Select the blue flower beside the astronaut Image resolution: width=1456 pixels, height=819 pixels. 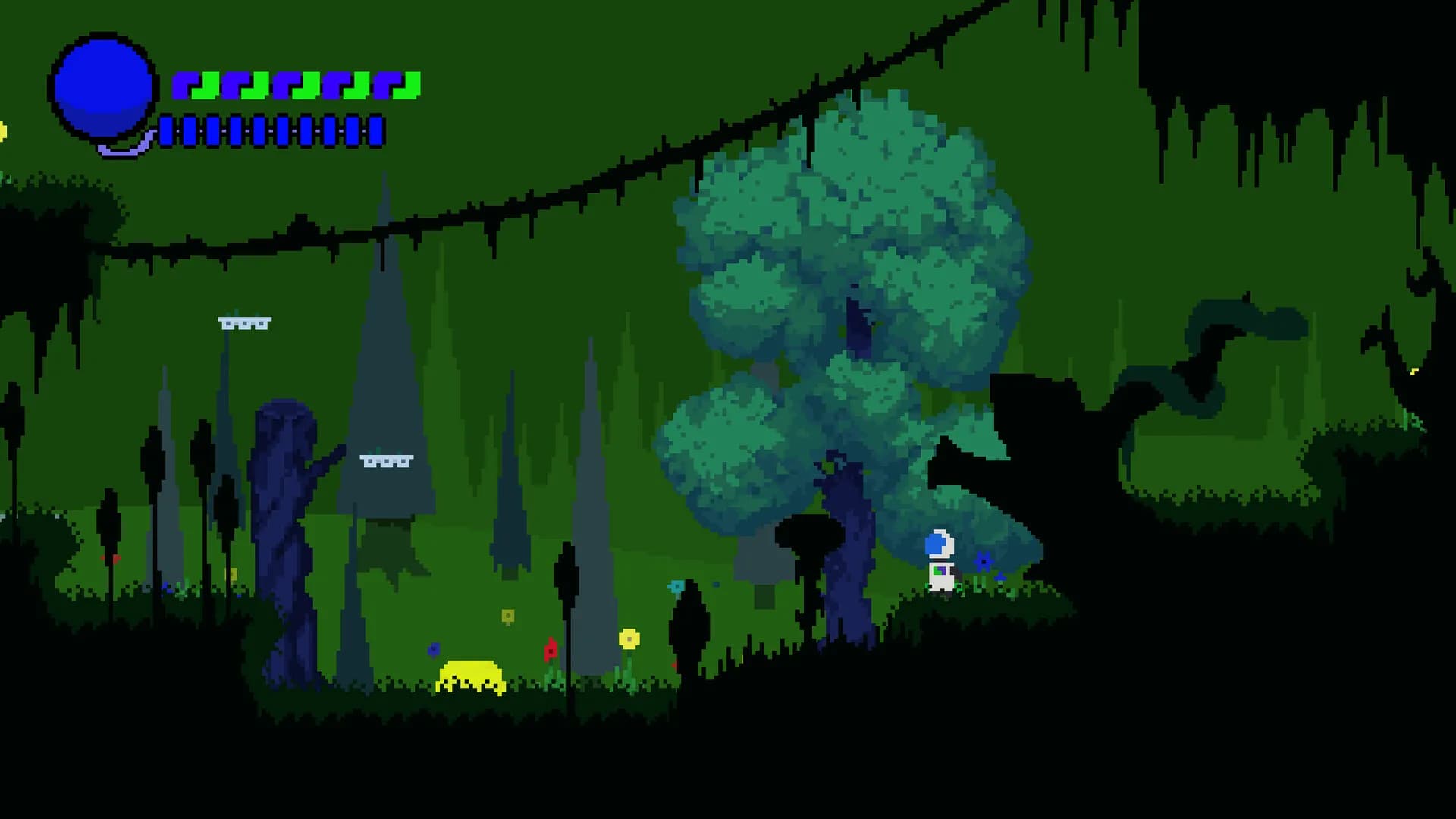click(x=984, y=561)
